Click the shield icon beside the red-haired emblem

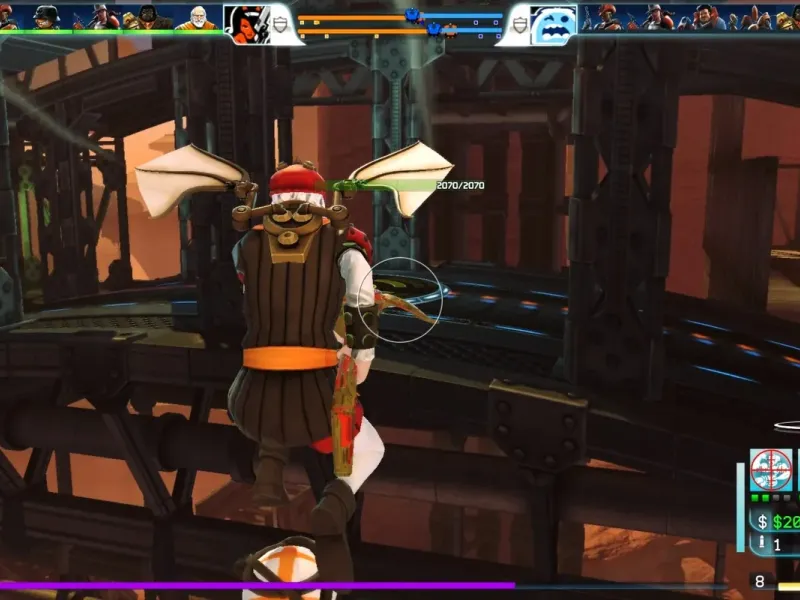pyautogui.click(x=282, y=26)
